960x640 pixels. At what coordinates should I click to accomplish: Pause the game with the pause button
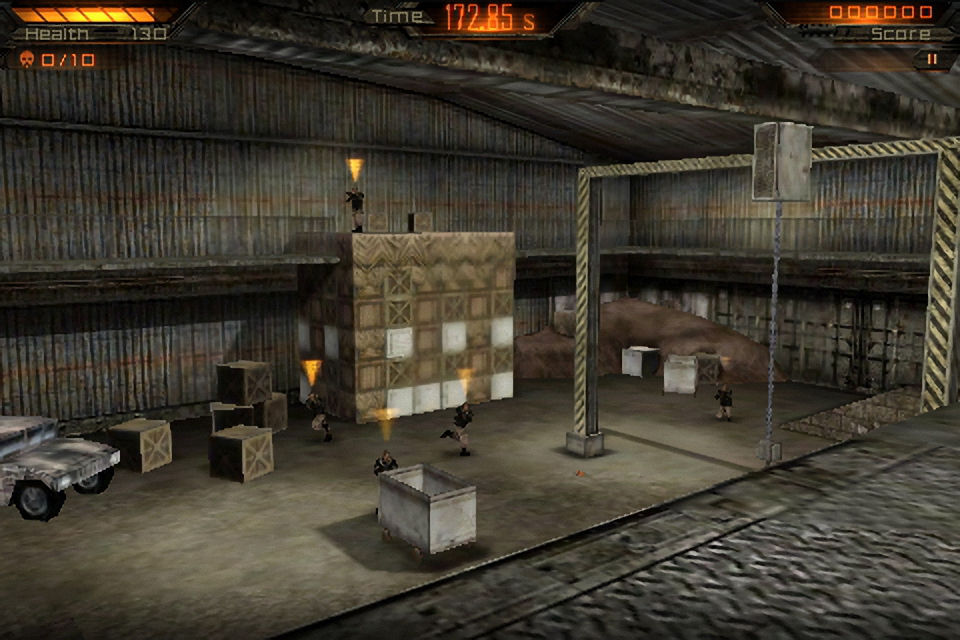pyautogui.click(x=932, y=60)
